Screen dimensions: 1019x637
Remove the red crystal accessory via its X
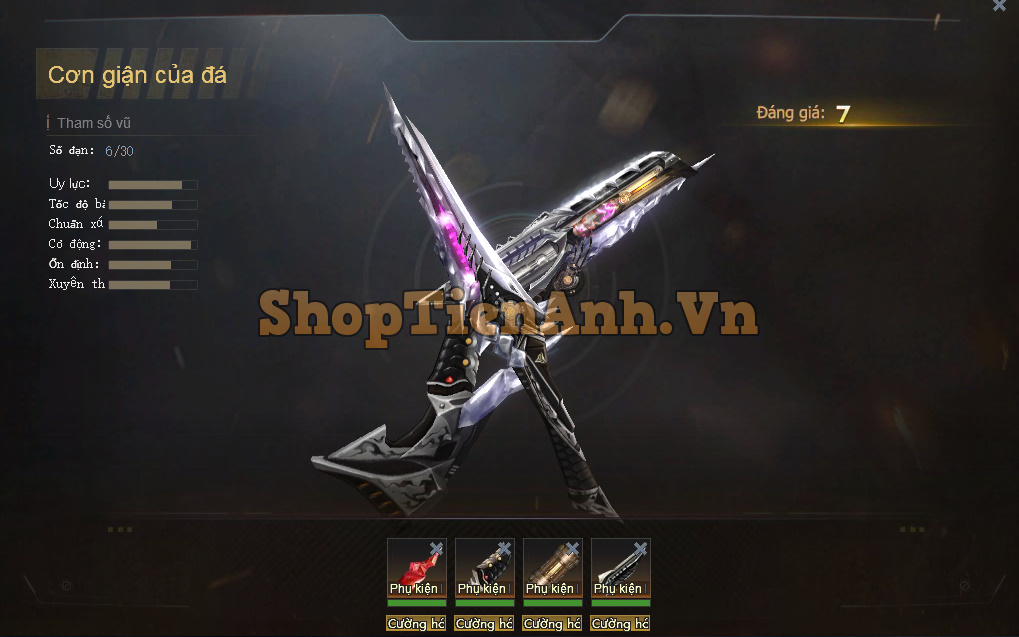coord(436,548)
